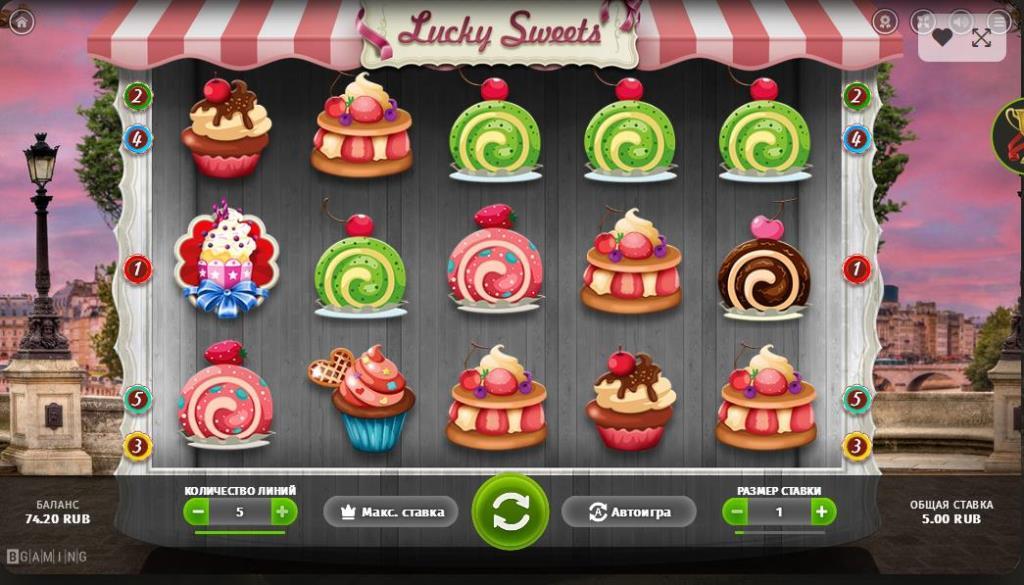Select payline 1 marker on left side
1024x585 pixels.
pyautogui.click(x=137, y=268)
